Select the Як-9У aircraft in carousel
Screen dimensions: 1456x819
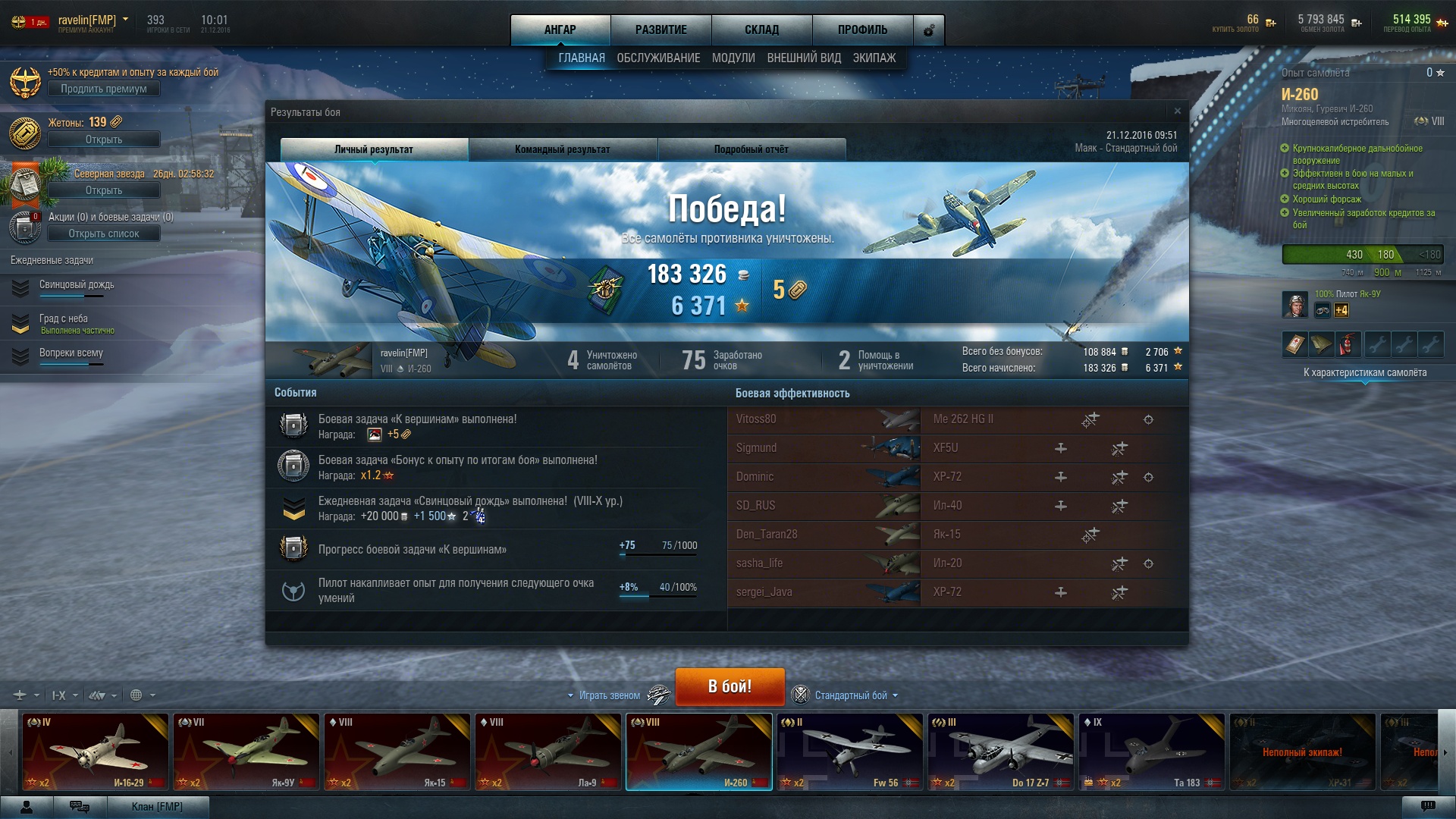[246, 752]
